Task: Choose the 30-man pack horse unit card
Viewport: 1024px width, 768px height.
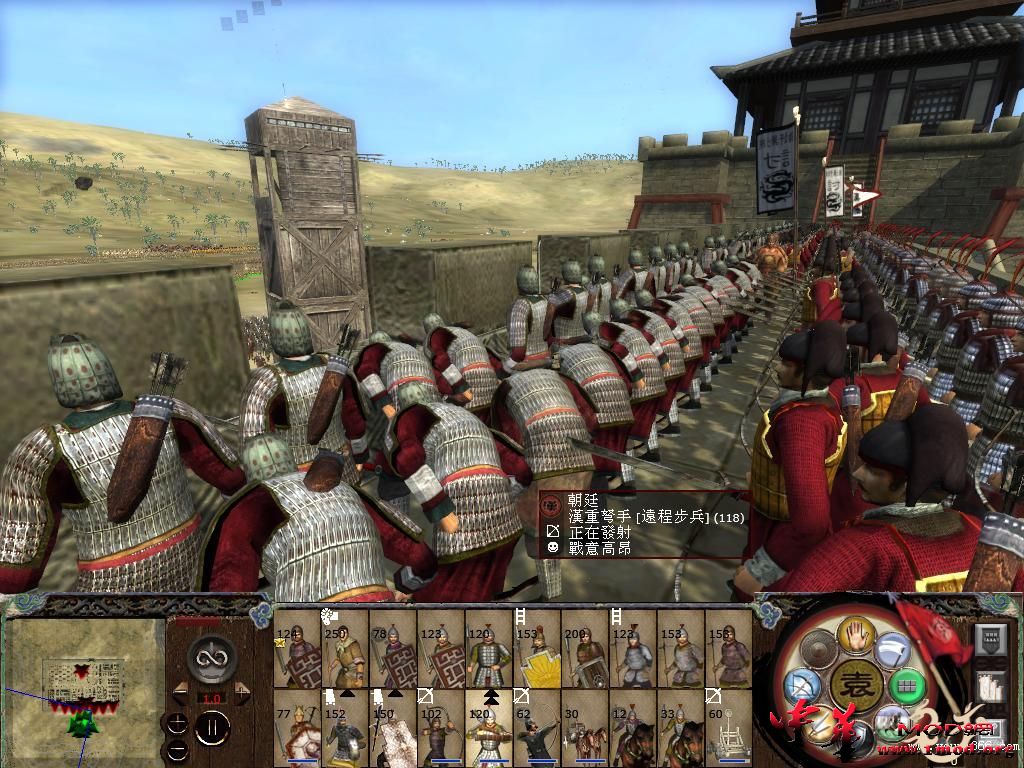Action: coord(586,727)
